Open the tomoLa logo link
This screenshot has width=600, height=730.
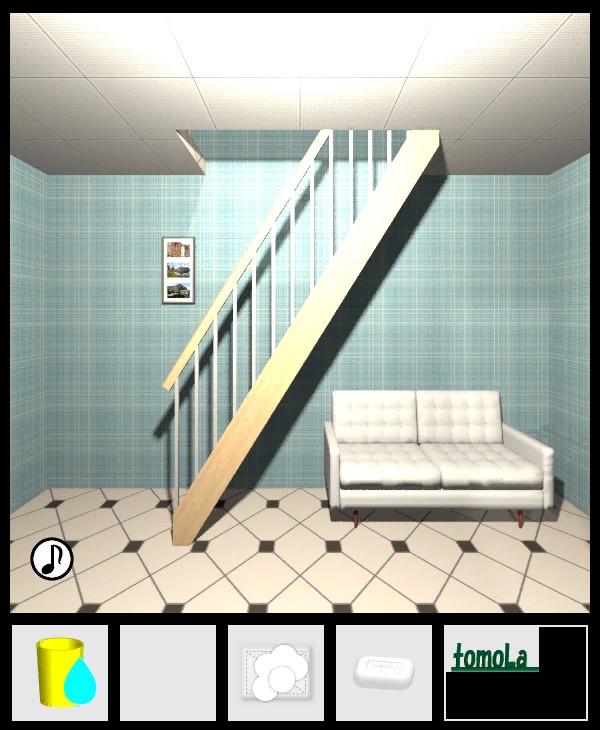click(x=492, y=658)
